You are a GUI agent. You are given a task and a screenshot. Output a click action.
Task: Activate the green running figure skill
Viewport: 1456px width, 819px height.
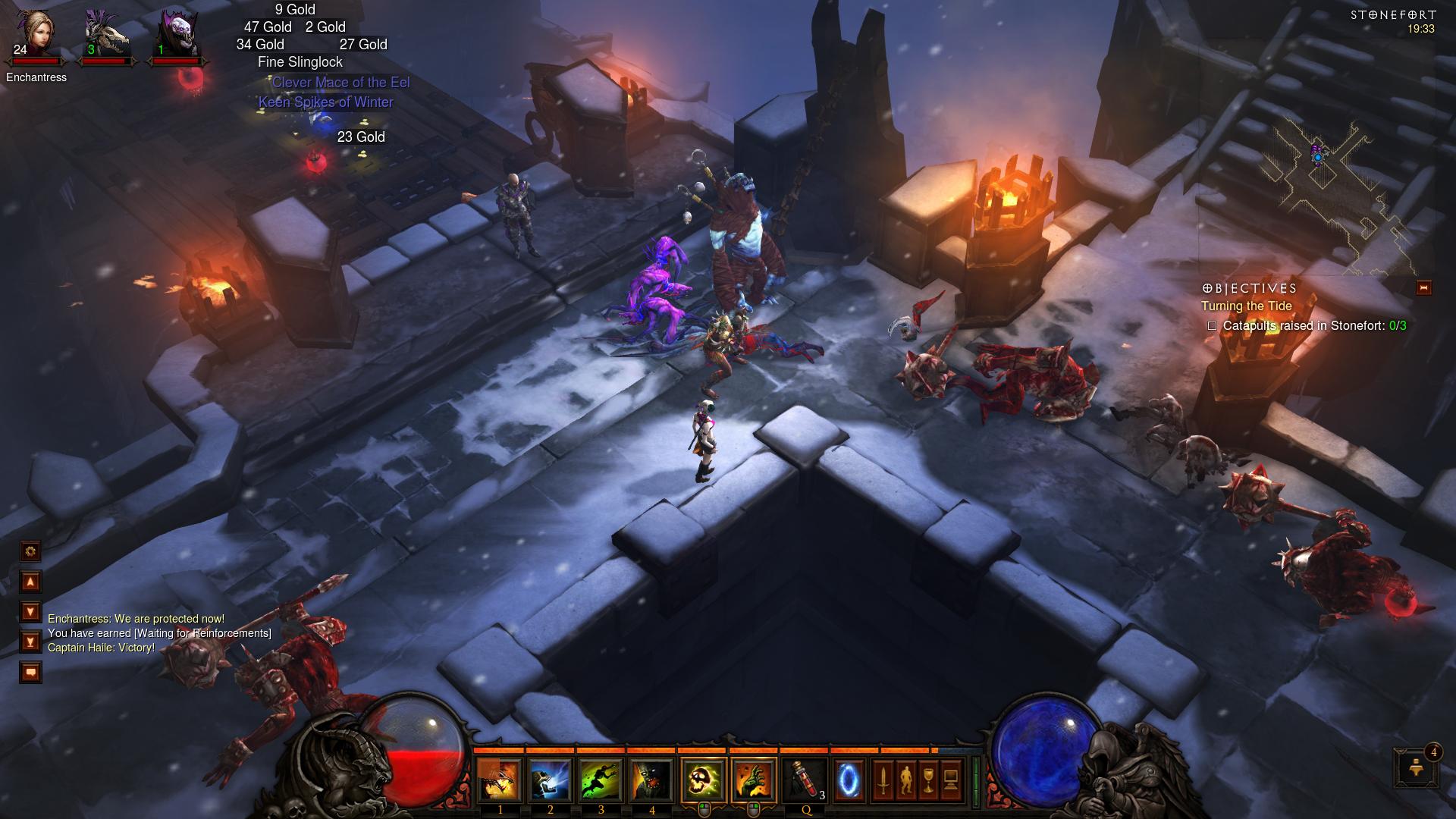point(601,780)
